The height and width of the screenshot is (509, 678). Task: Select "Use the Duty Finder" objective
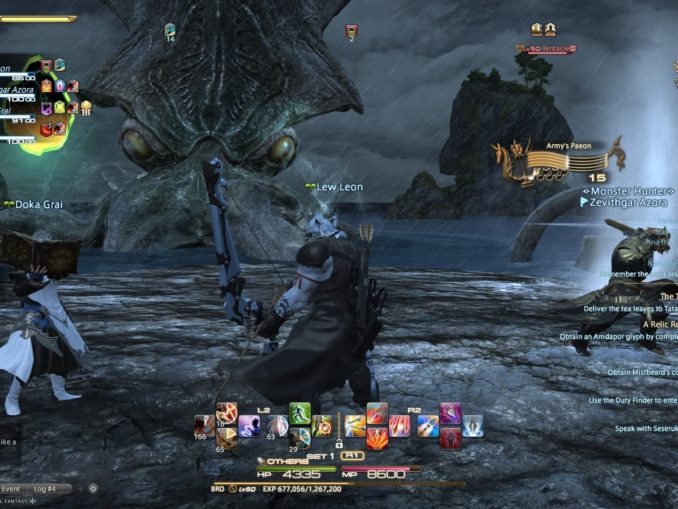click(x=632, y=401)
